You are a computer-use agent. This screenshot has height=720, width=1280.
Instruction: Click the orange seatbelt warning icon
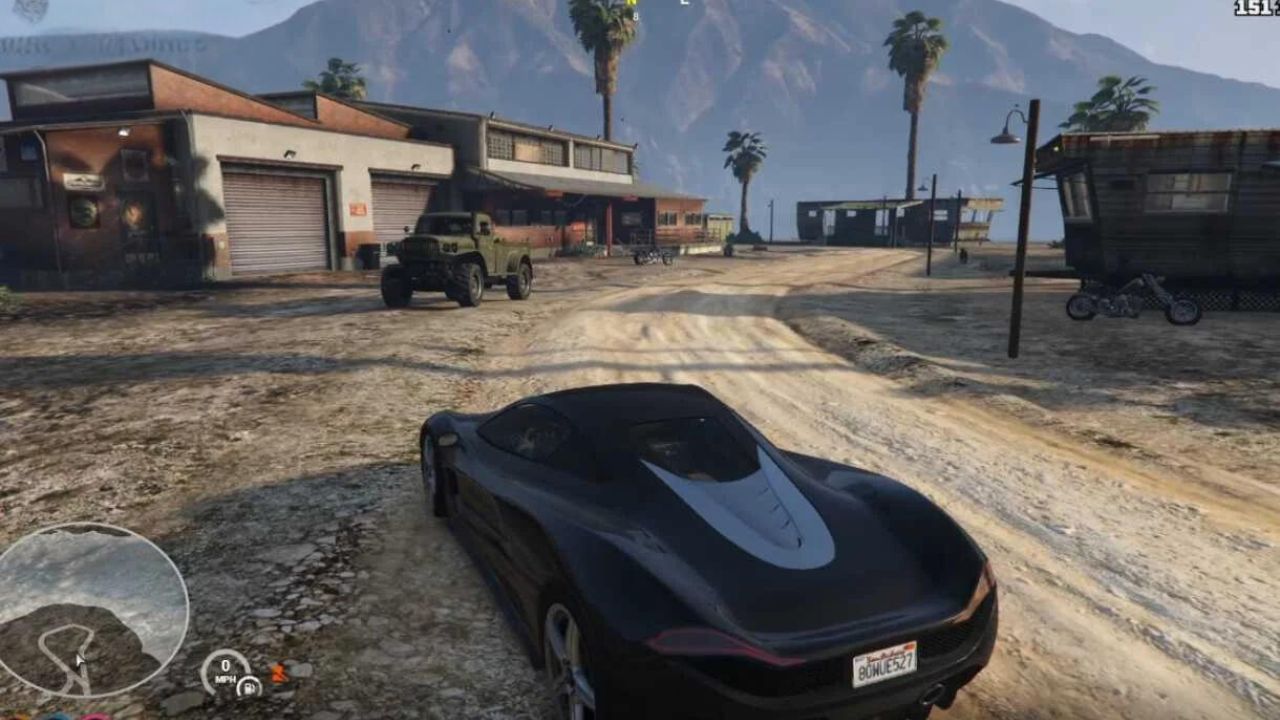[x=279, y=673]
